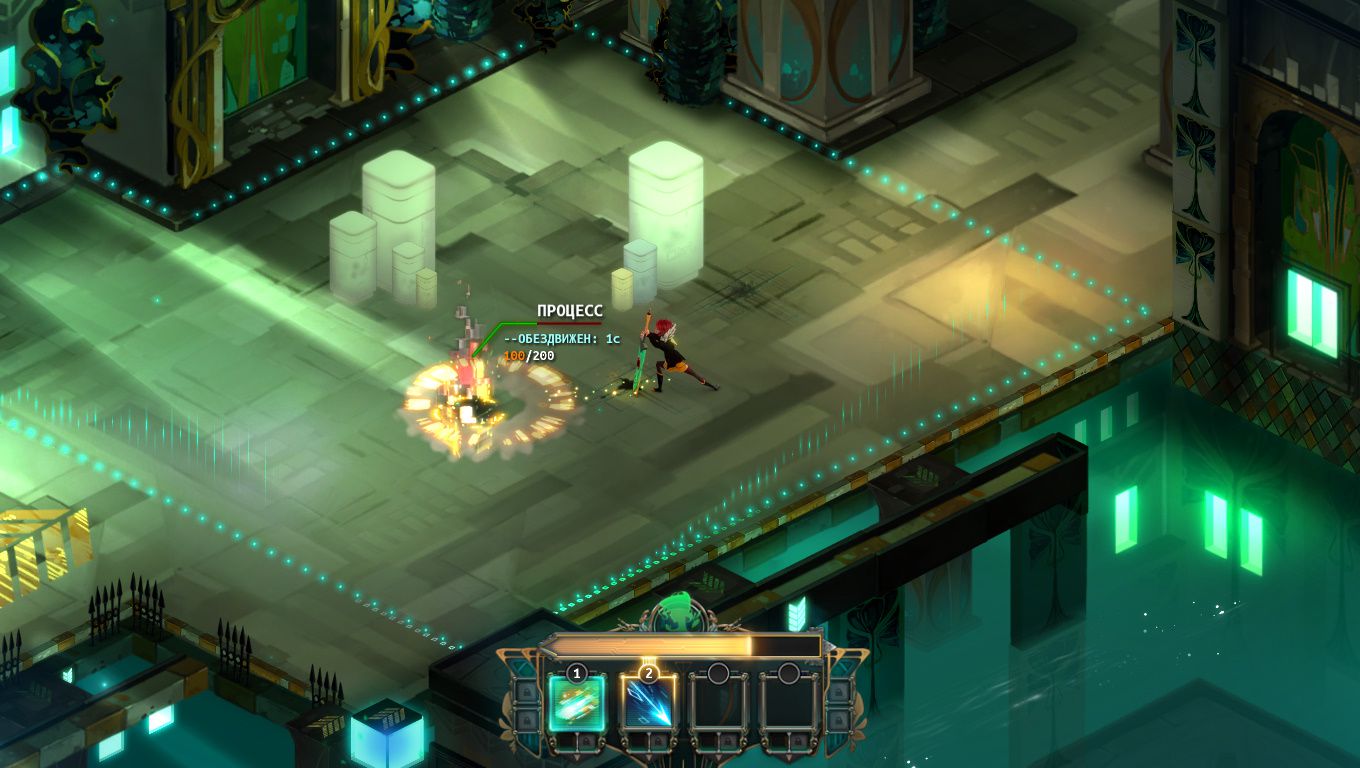Click the downward arrow beneath ability slot 2
The height and width of the screenshot is (768, 1360).
648,755
